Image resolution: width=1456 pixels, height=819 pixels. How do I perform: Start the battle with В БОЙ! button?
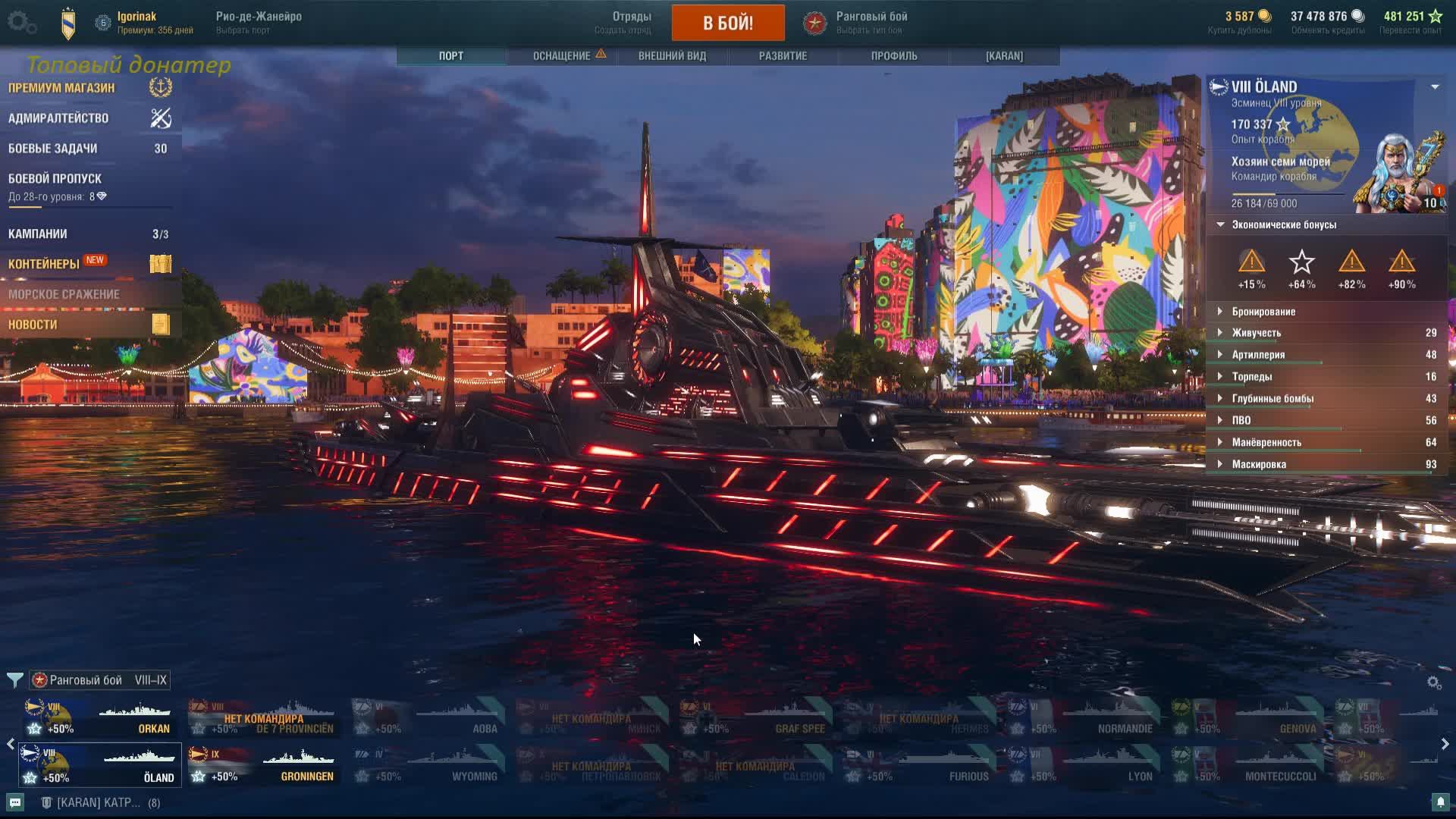(x=727, y=23)
